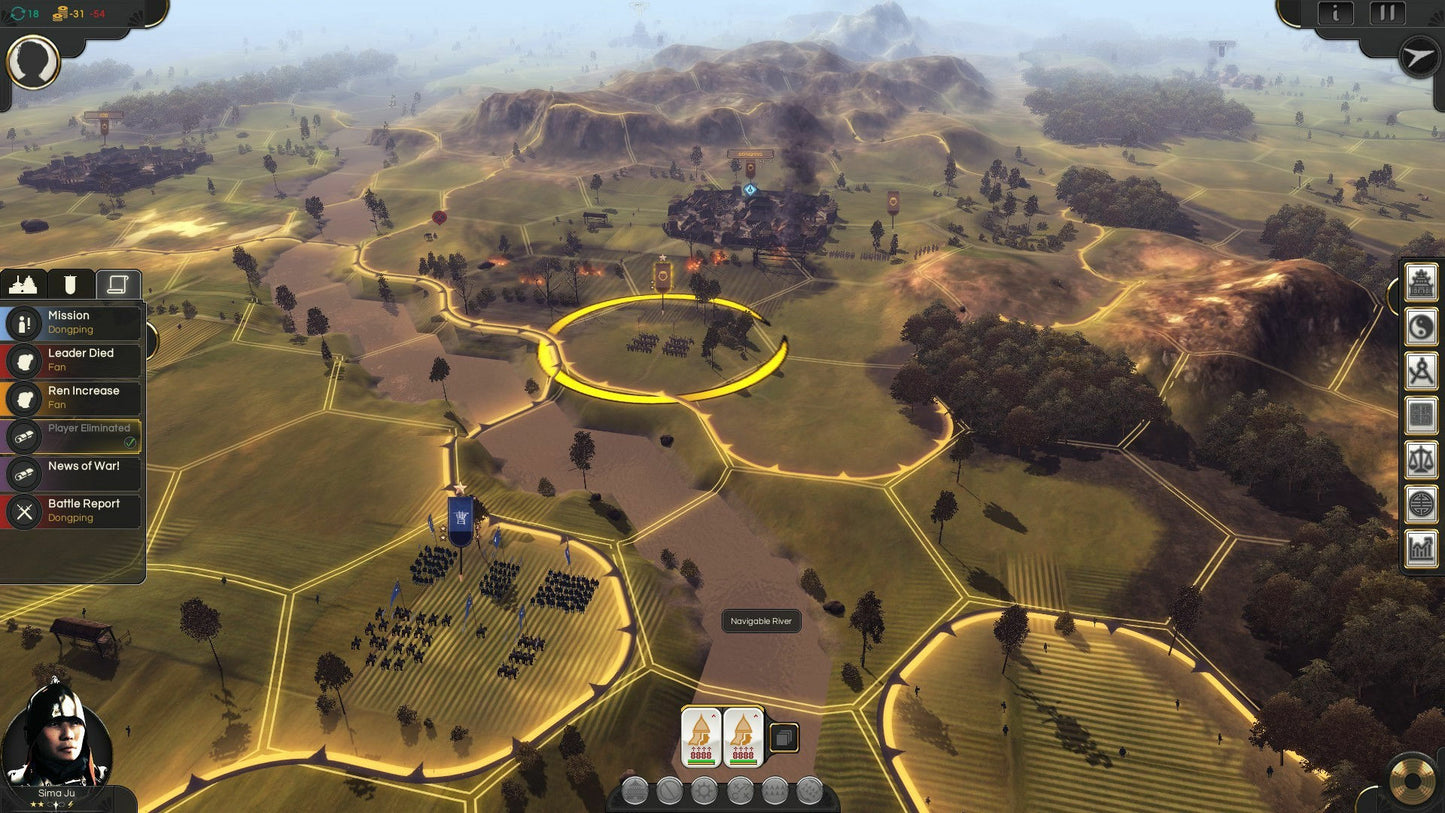Switch to the banner tab in the left panel
1445x813 pixels.
click(x=69, y=284)
